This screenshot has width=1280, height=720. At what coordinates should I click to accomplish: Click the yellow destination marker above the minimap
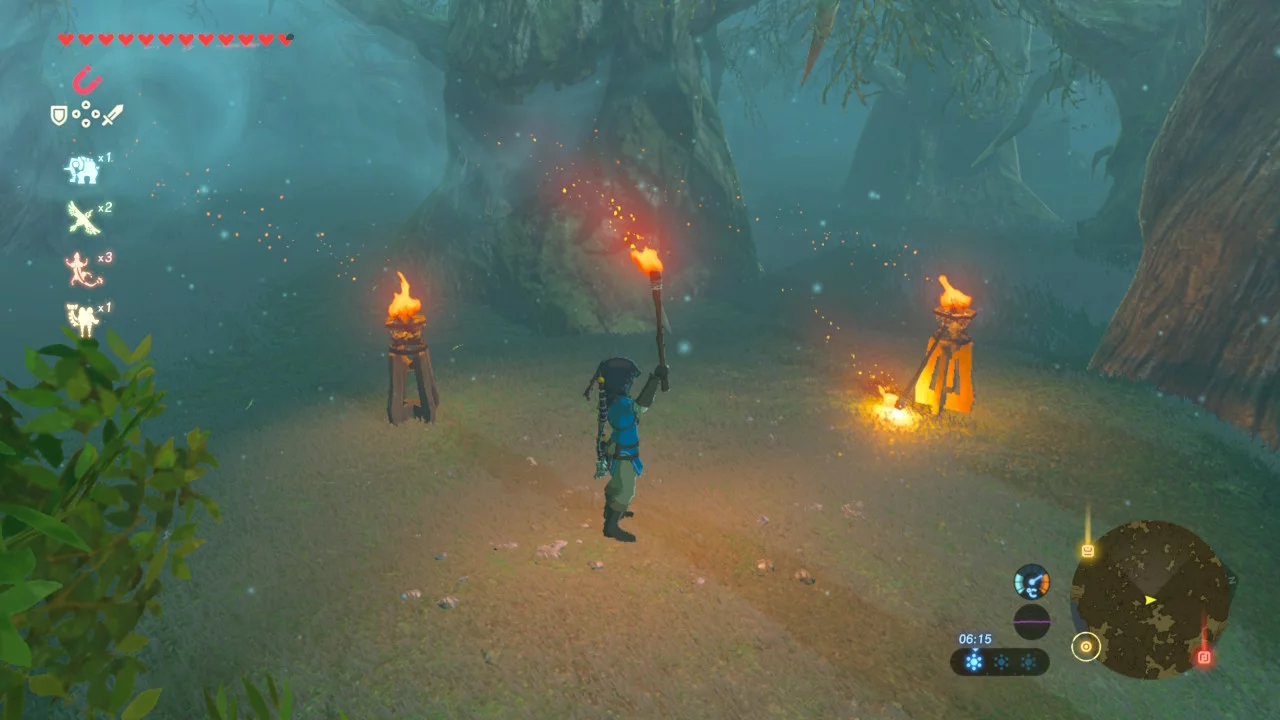tap(1088, 551)
